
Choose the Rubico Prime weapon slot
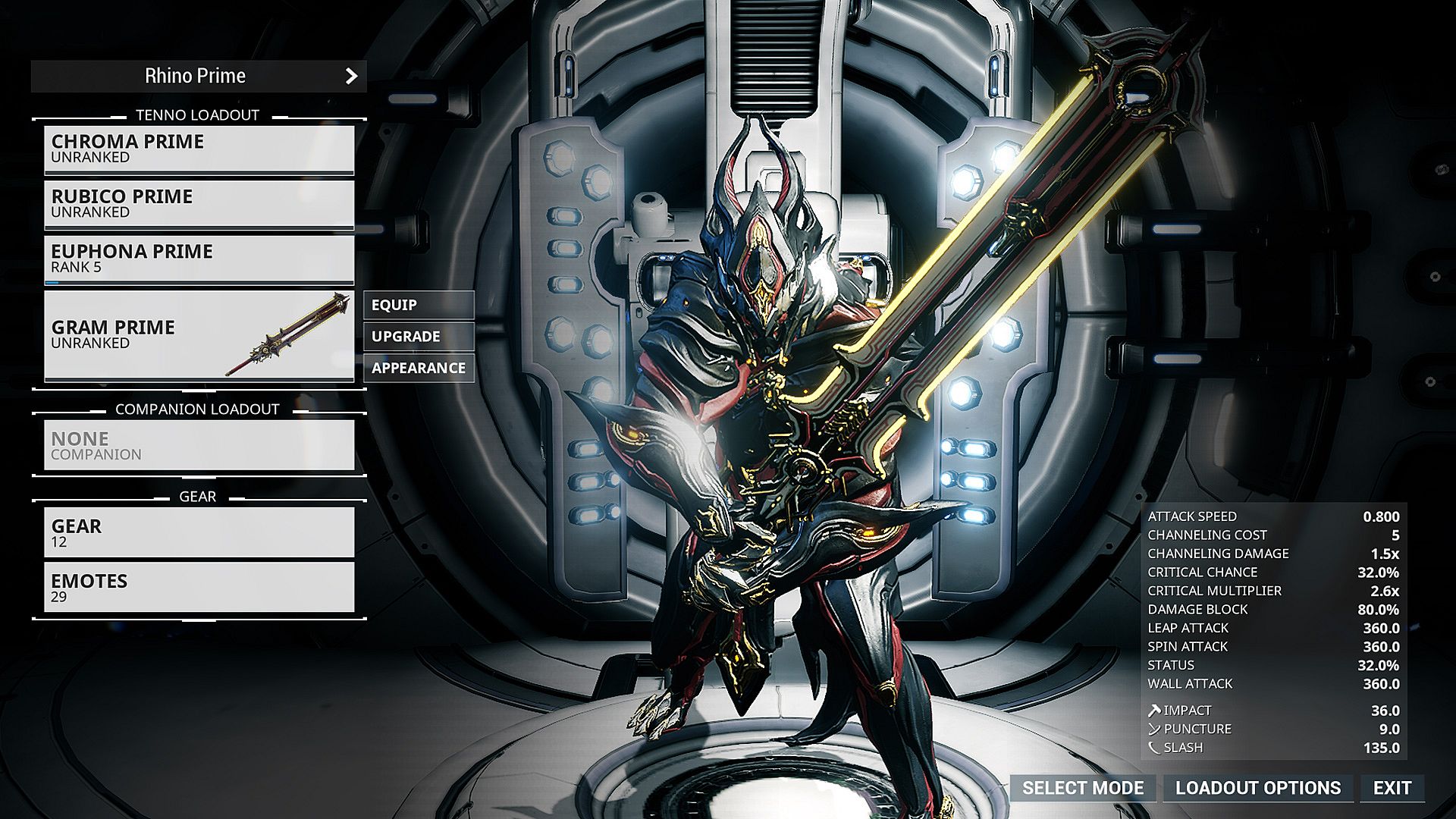(x=199, y=203)
